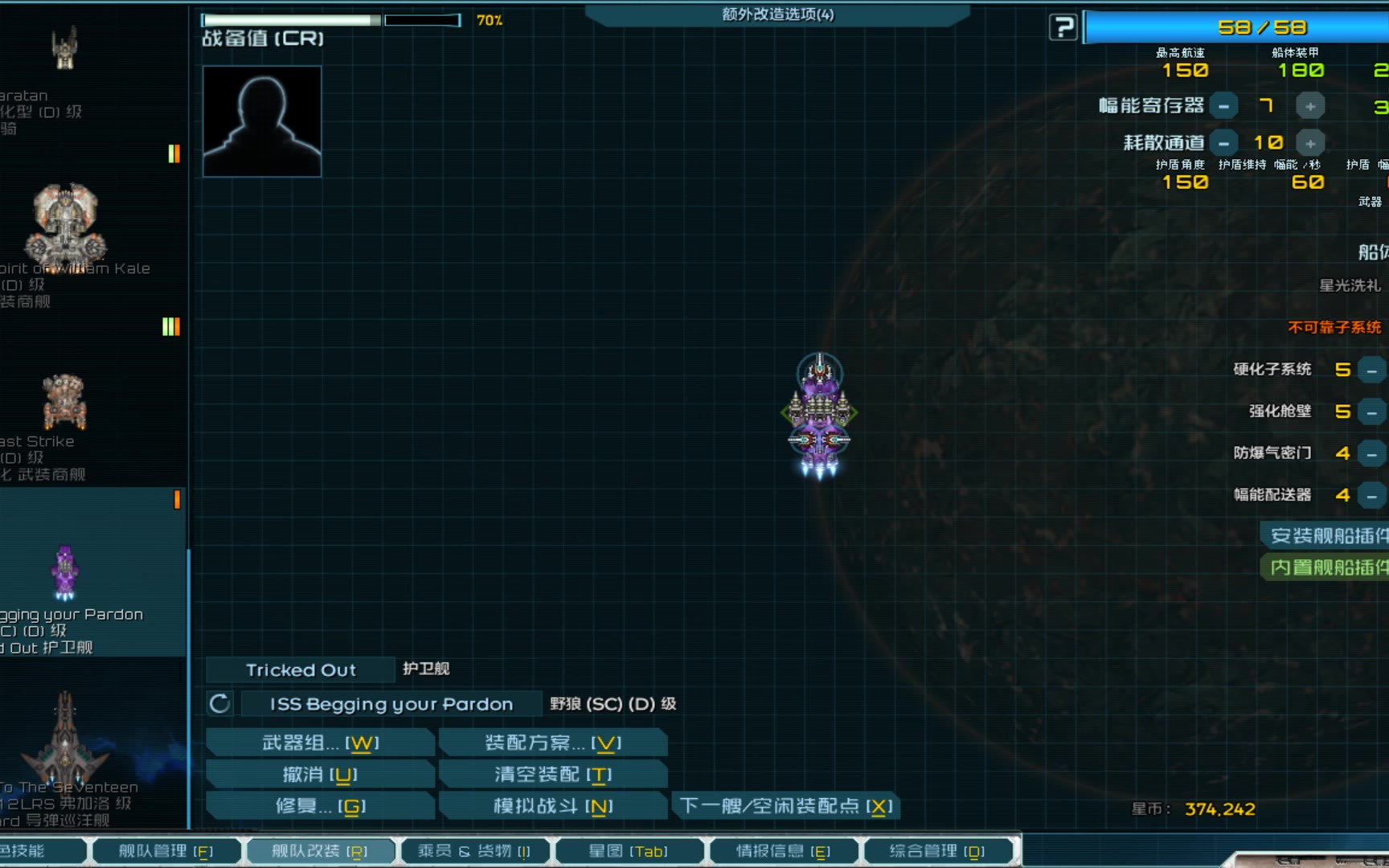Open the weapon groups panel (武器组)

pyautogui.click(x=320, y=743)
